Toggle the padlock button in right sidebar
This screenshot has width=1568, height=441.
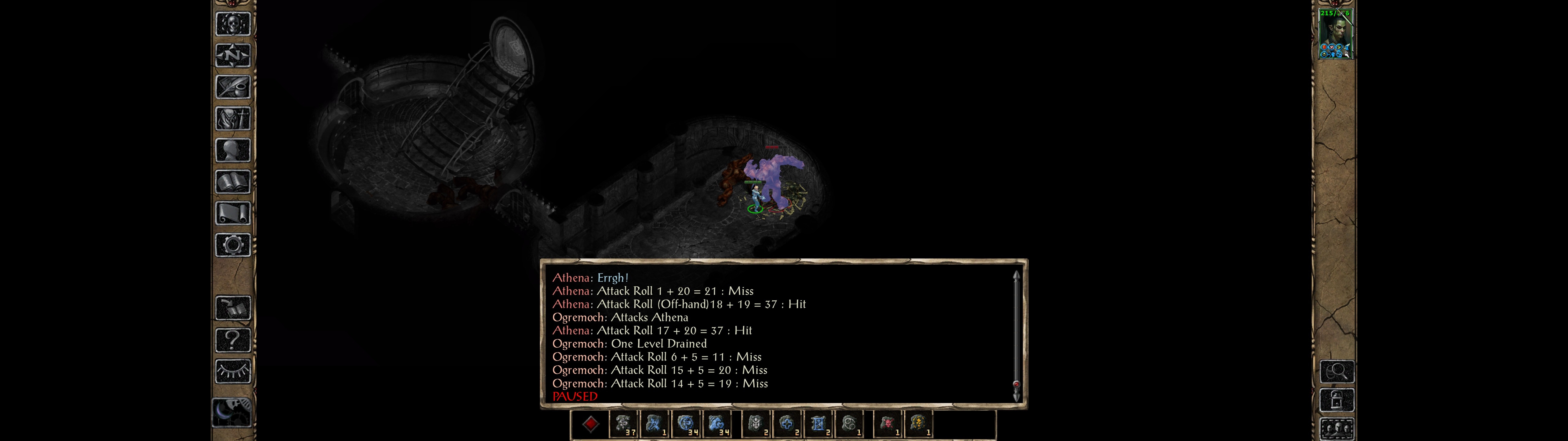tap(1337, 400)
